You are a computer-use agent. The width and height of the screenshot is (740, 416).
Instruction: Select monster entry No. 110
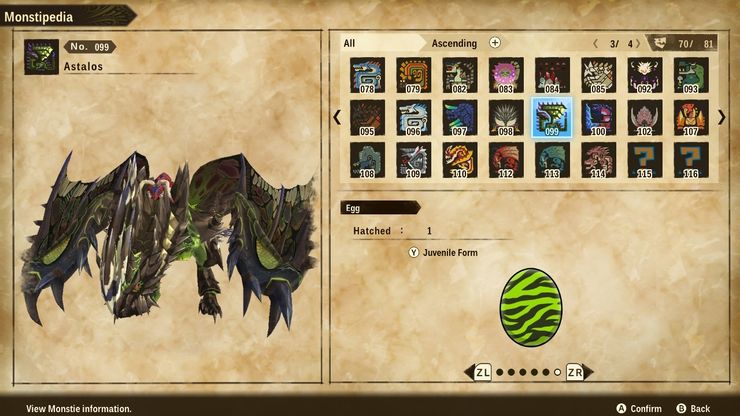pos(459,160)
